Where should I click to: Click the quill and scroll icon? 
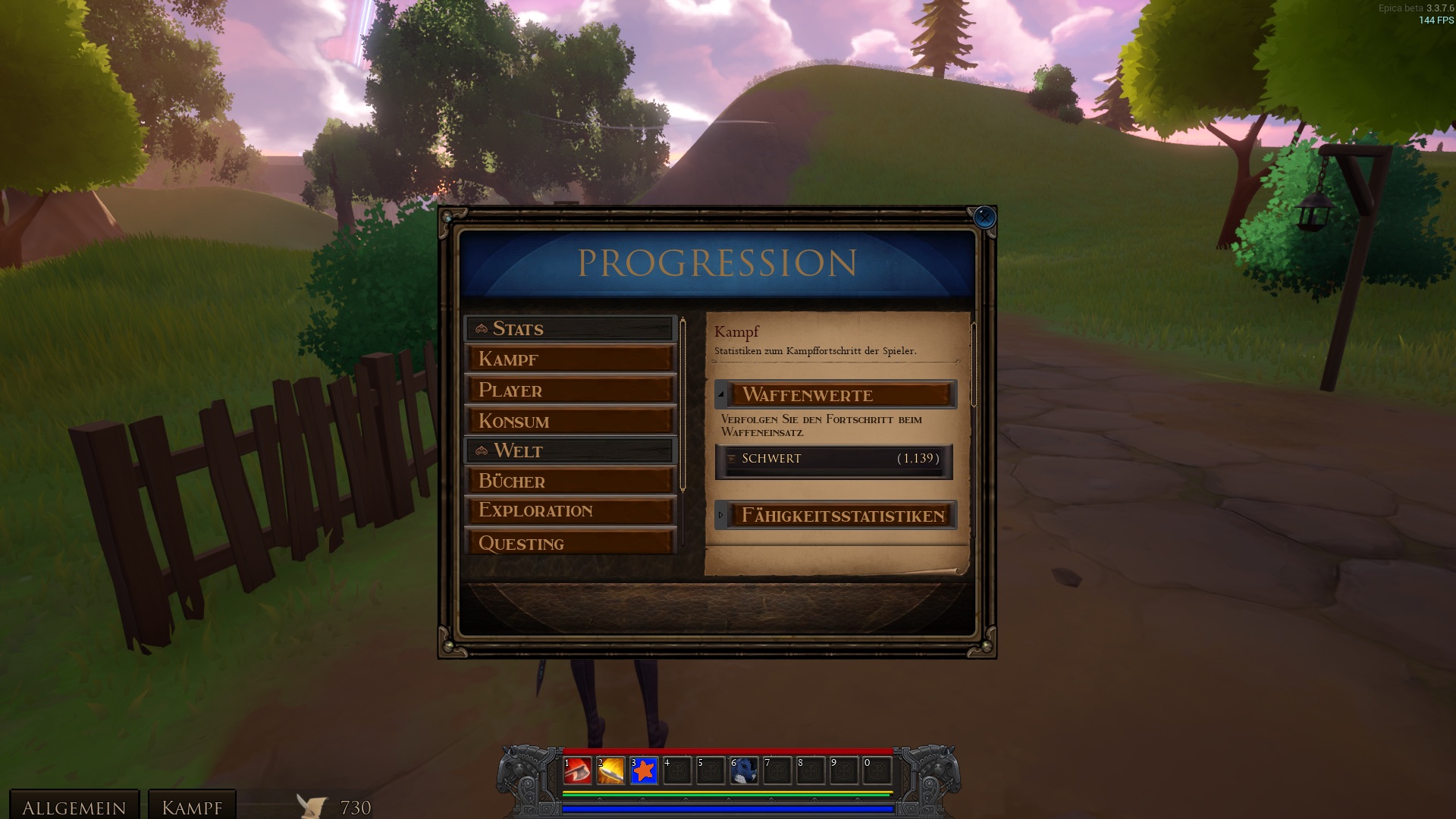312,806
